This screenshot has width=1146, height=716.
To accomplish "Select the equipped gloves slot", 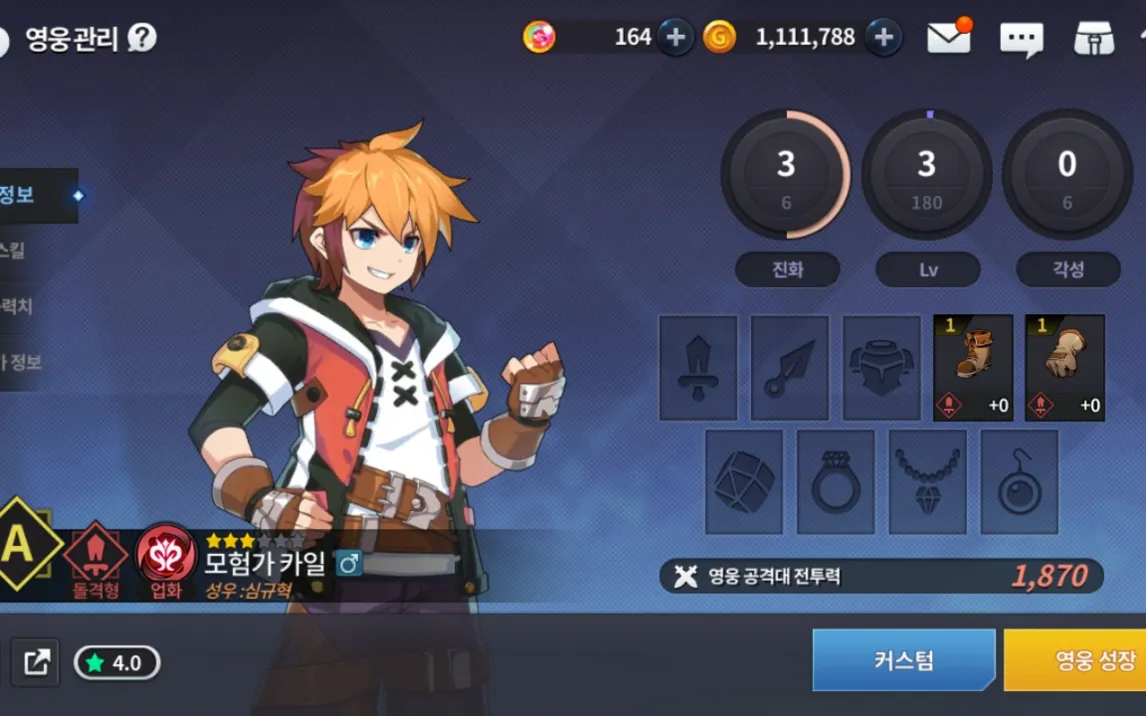I will [1065, 368].
